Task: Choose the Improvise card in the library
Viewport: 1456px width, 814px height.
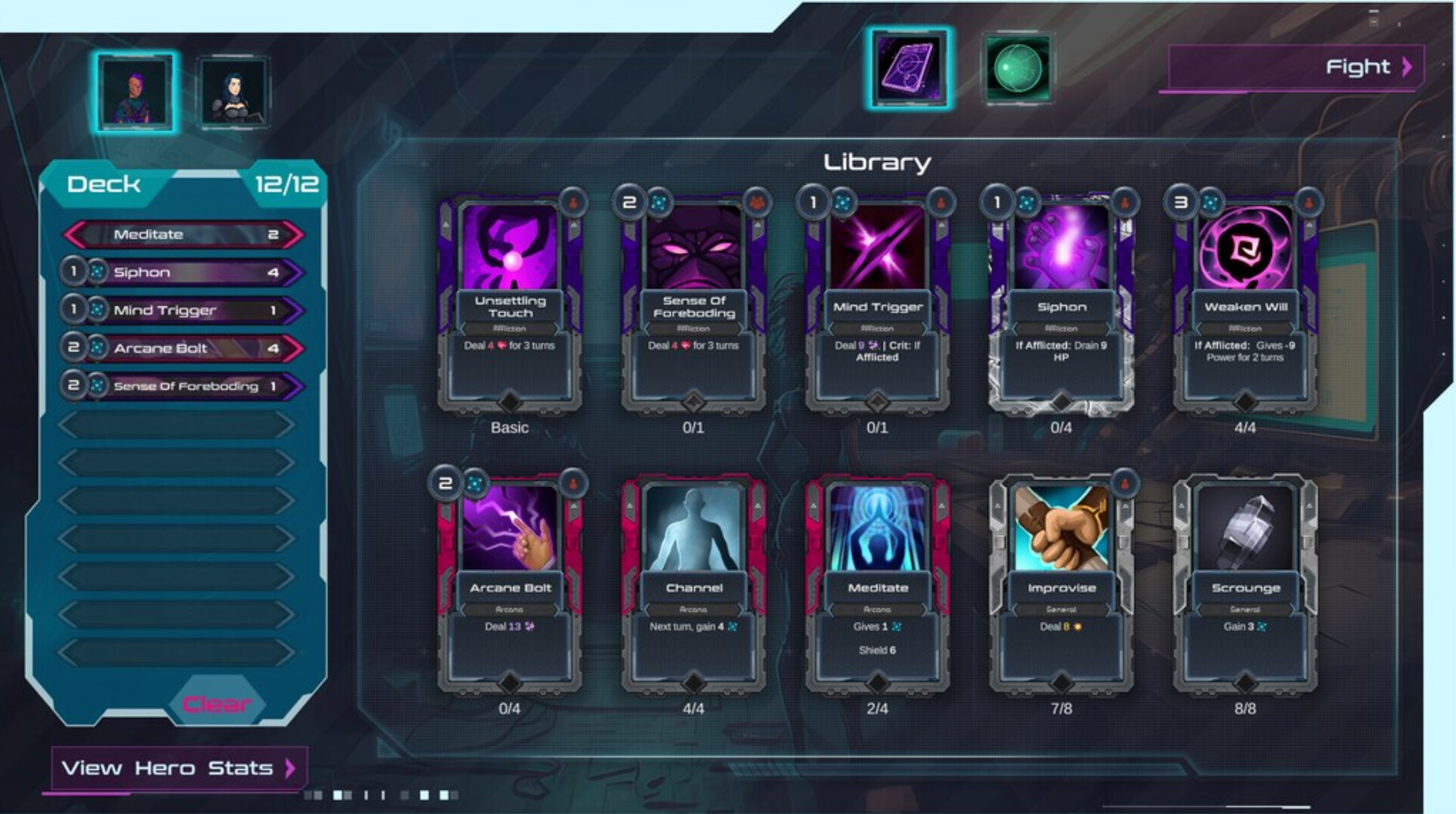Action: pos(1061,583)
